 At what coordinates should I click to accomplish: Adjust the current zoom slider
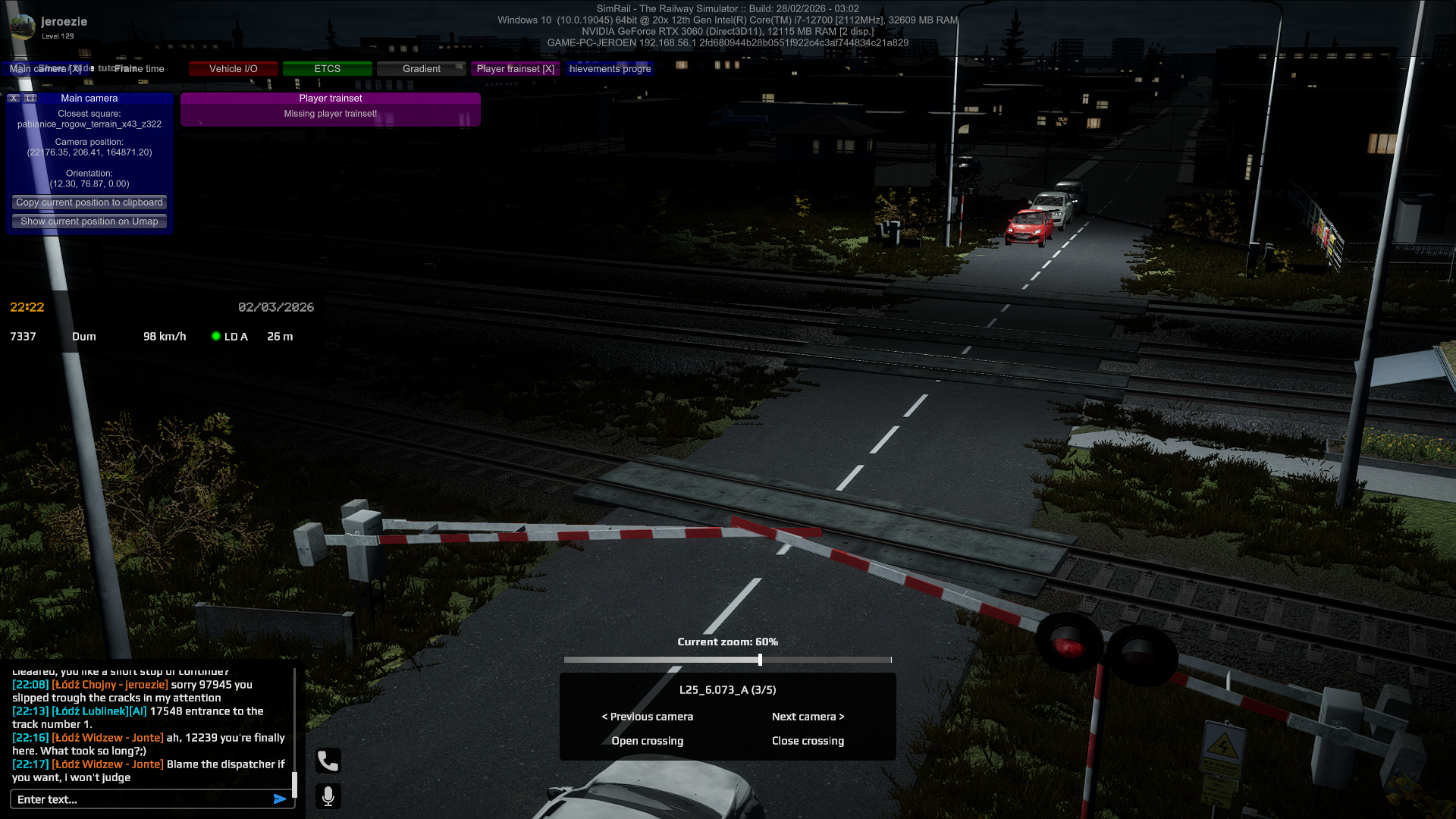[760, 660]
